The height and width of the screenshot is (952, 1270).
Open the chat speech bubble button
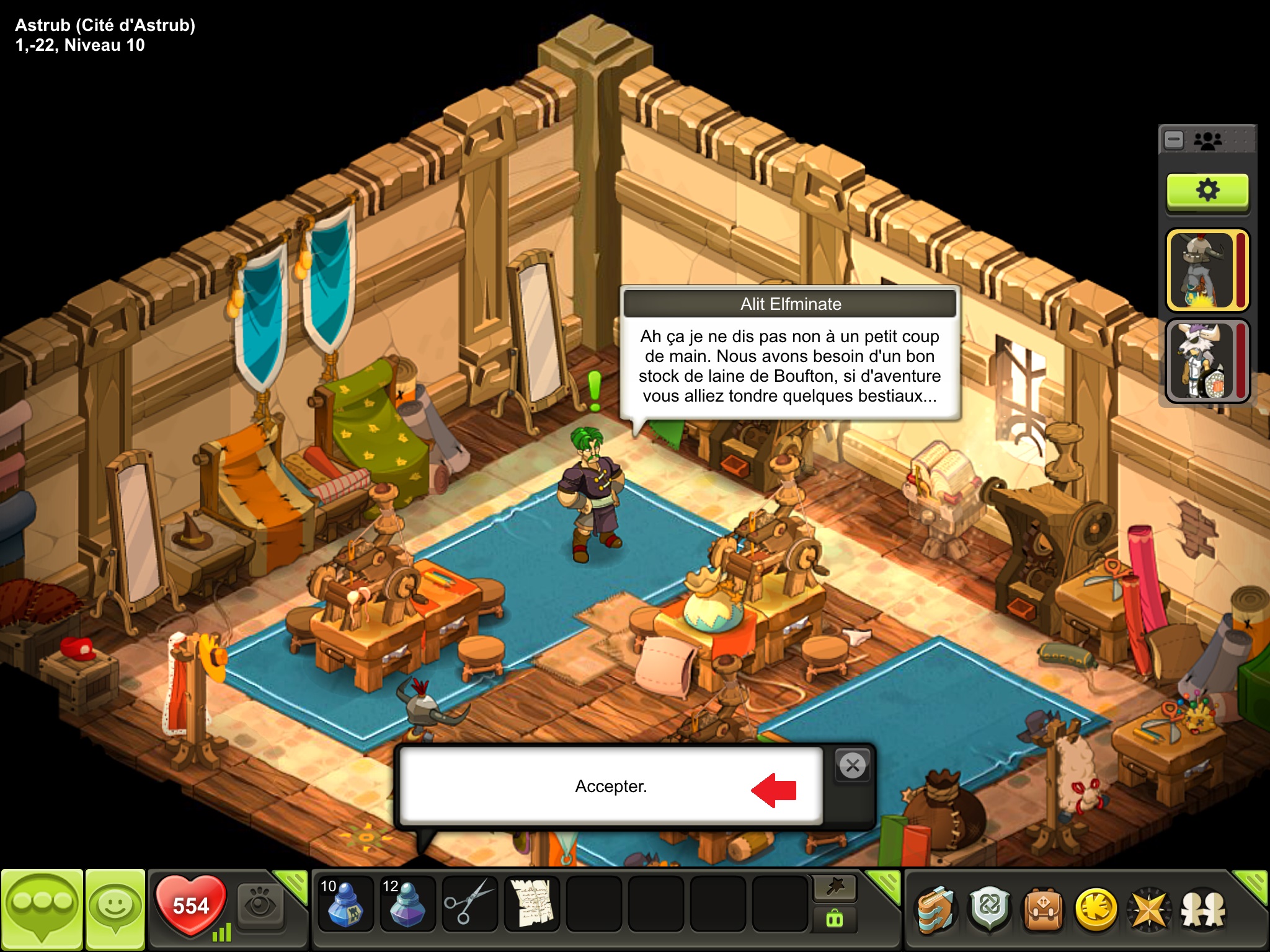[x=42, y=909]
